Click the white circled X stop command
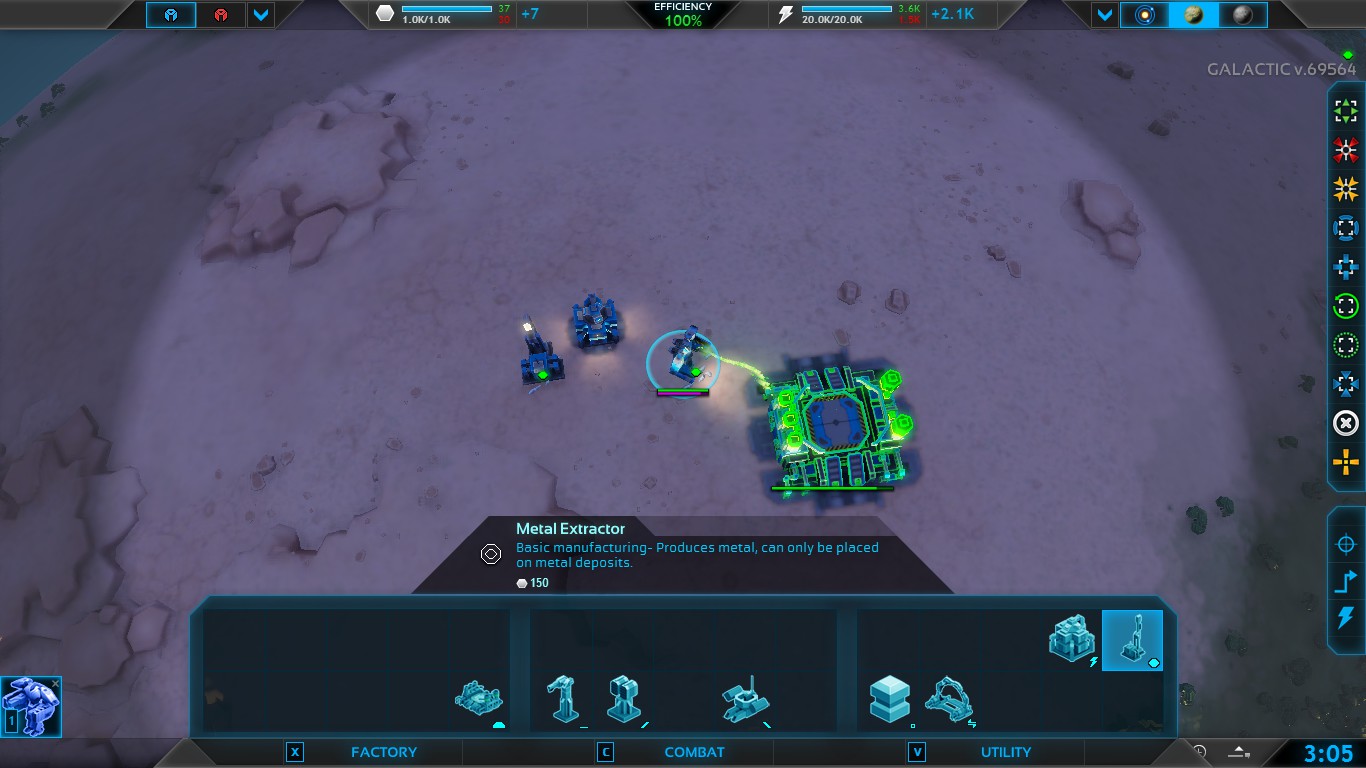1366x768 pixels. [1346, 424]
